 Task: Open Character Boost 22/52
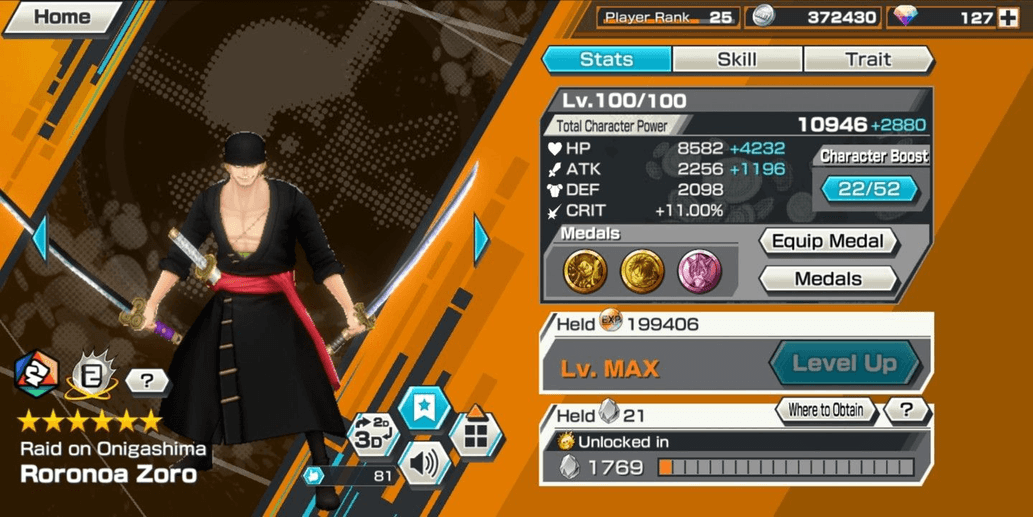[x=869, y=189]
